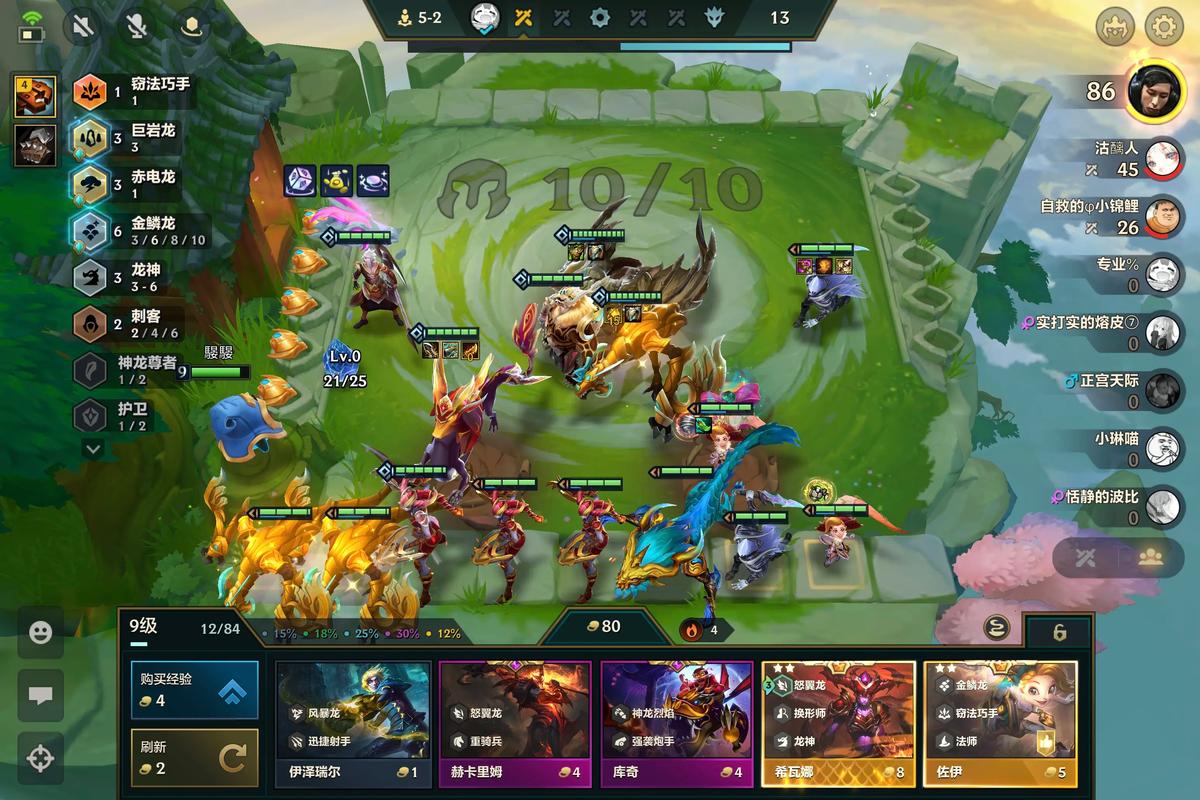Buy experience for 4 gold

[x=194, y=689]
